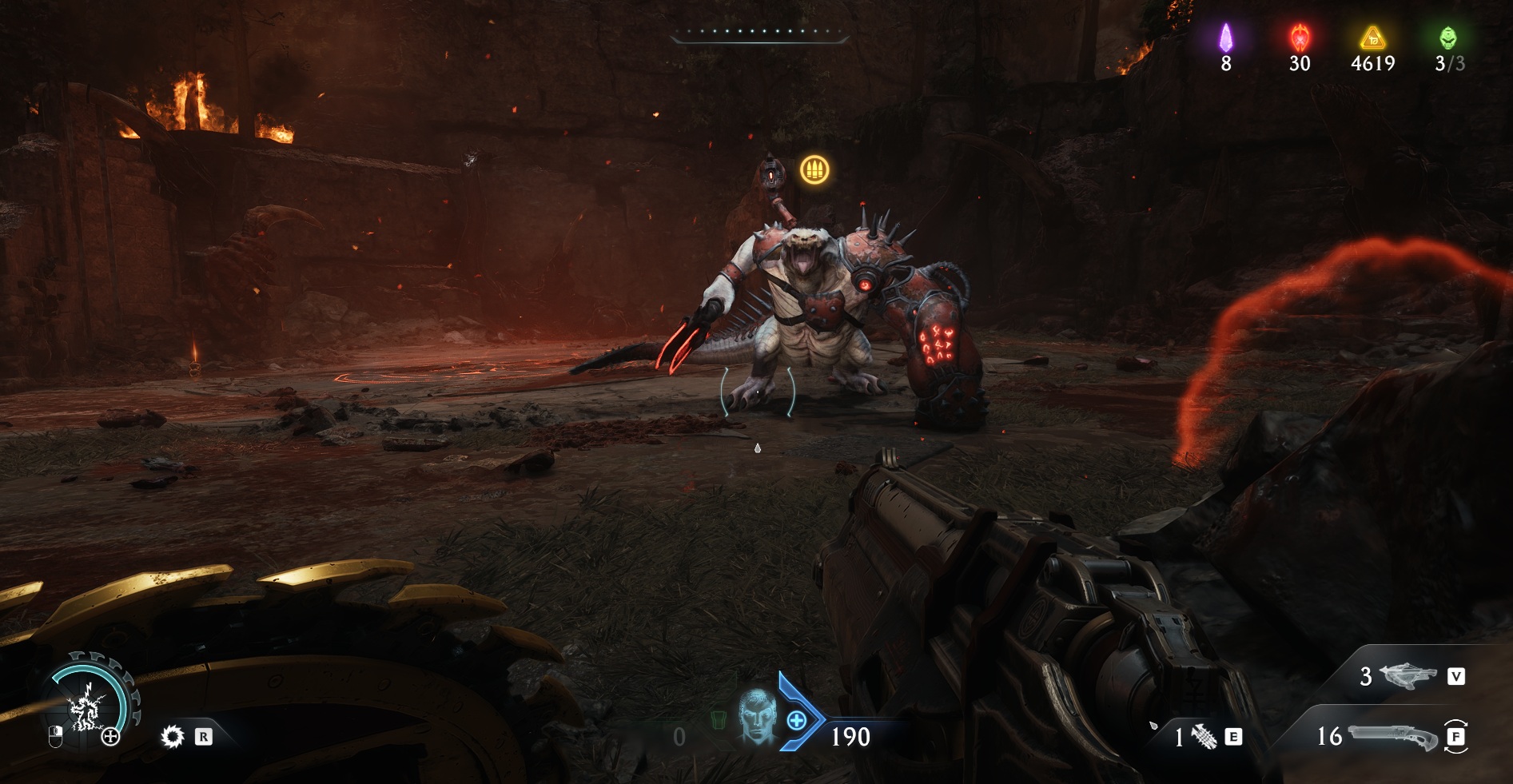Trigger the shield saw throw icon

click(x=172, y=736)
